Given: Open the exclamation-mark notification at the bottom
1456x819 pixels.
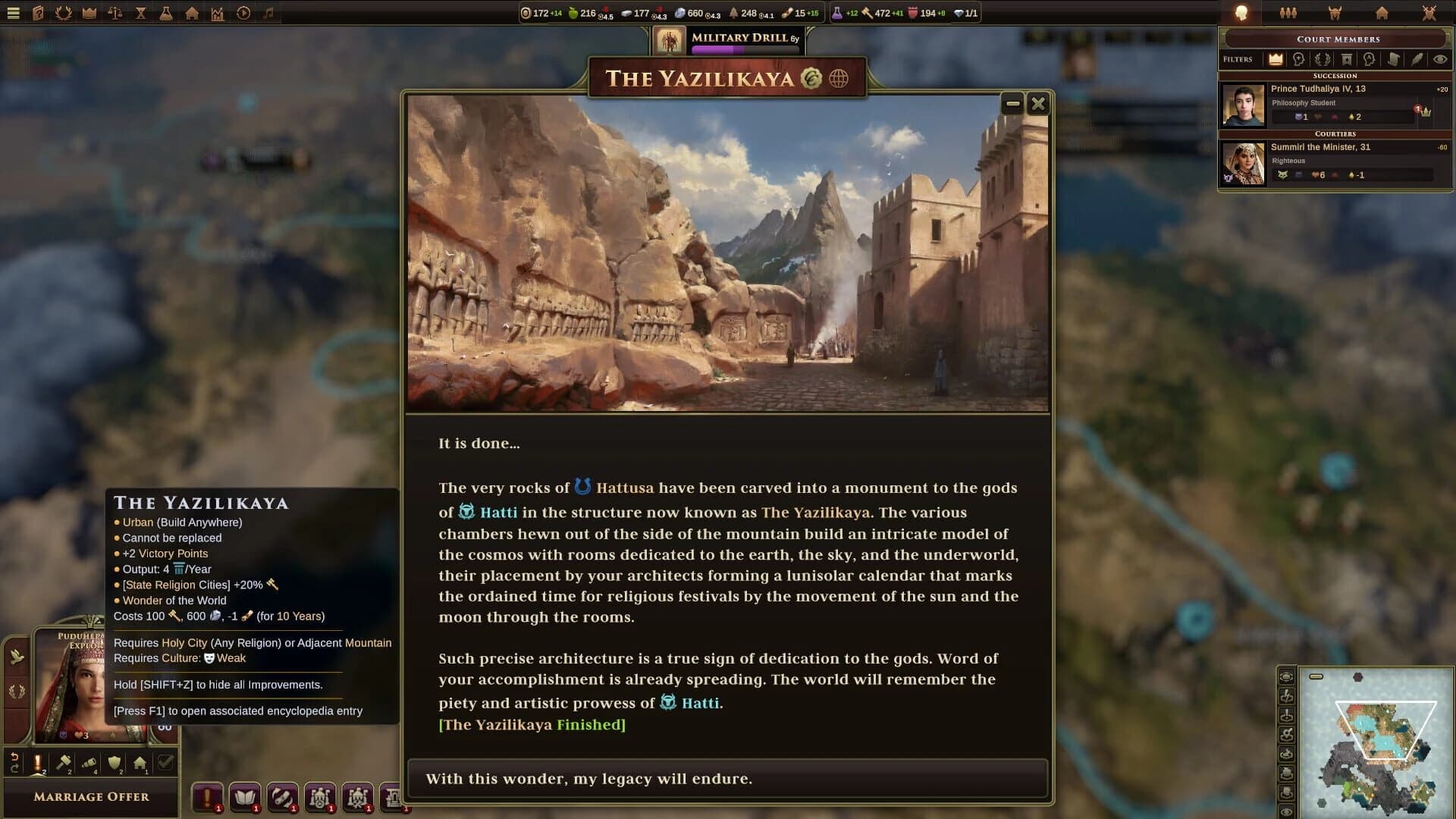Looking at the screenshot, I should 207,797.
